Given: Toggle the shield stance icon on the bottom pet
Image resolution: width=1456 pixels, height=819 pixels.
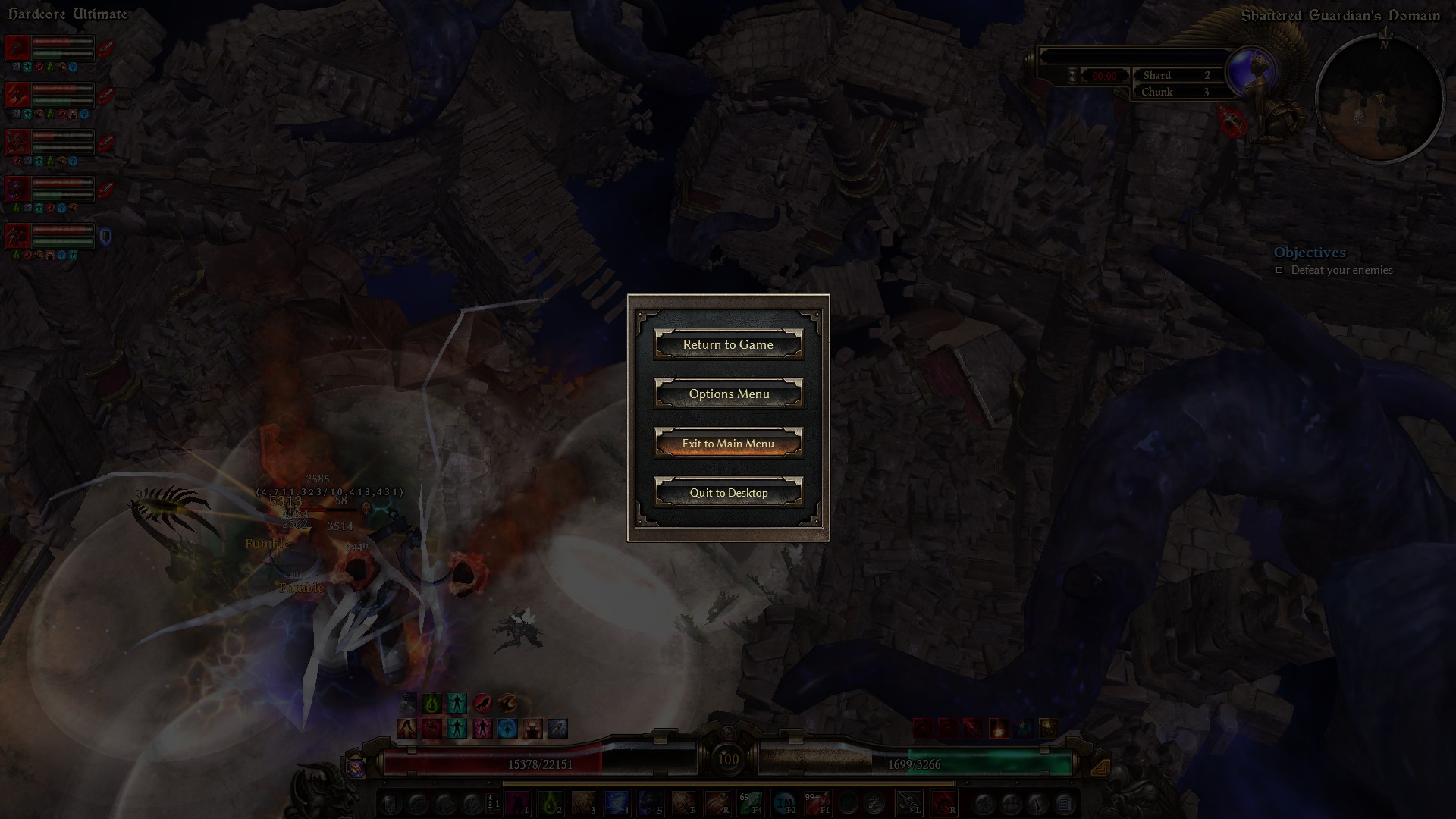Looking at the screenshot, I should point(105,237).
